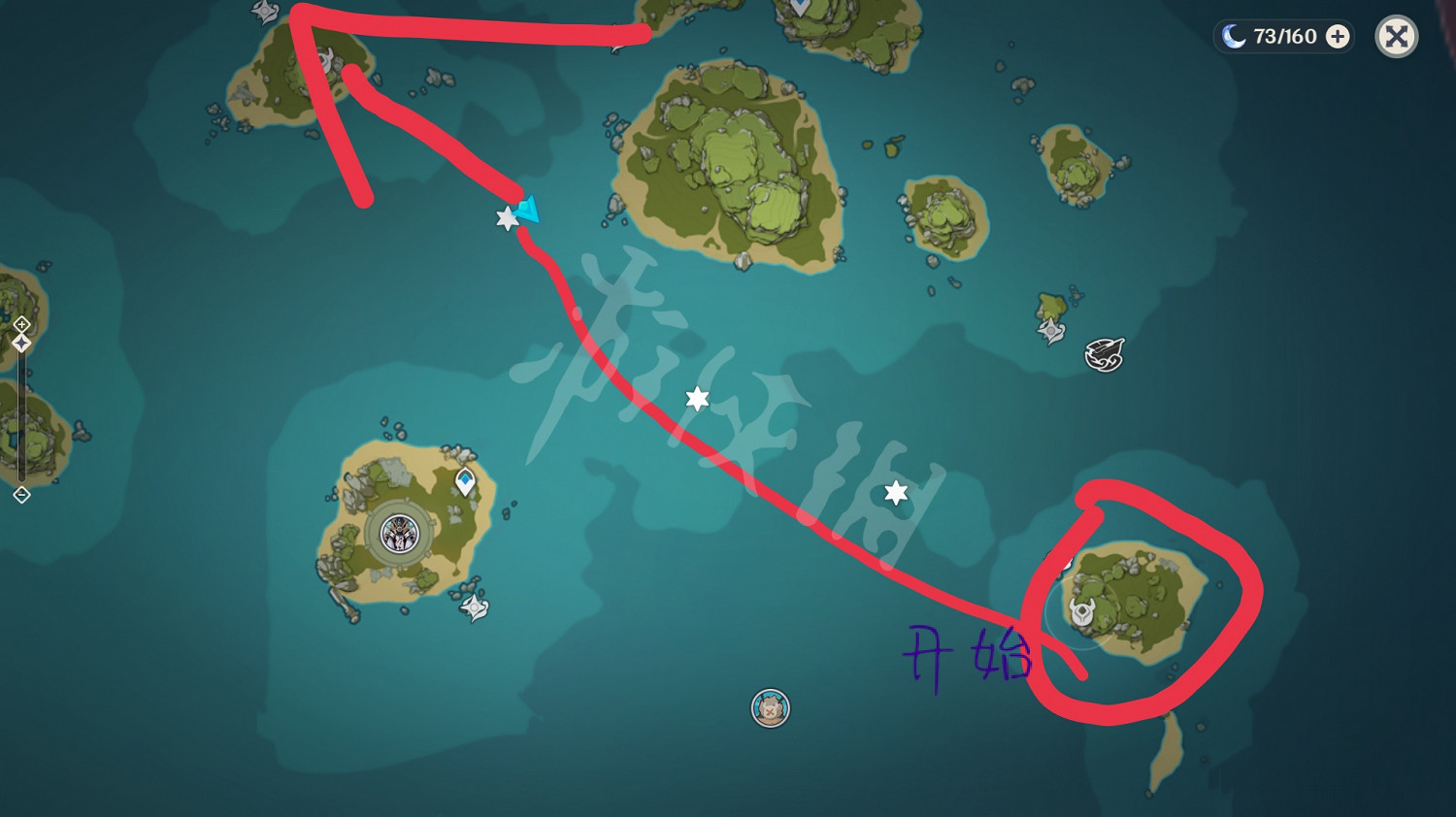
Task: Zoom out using the minus diamond control
Action: tap(21, 493)
